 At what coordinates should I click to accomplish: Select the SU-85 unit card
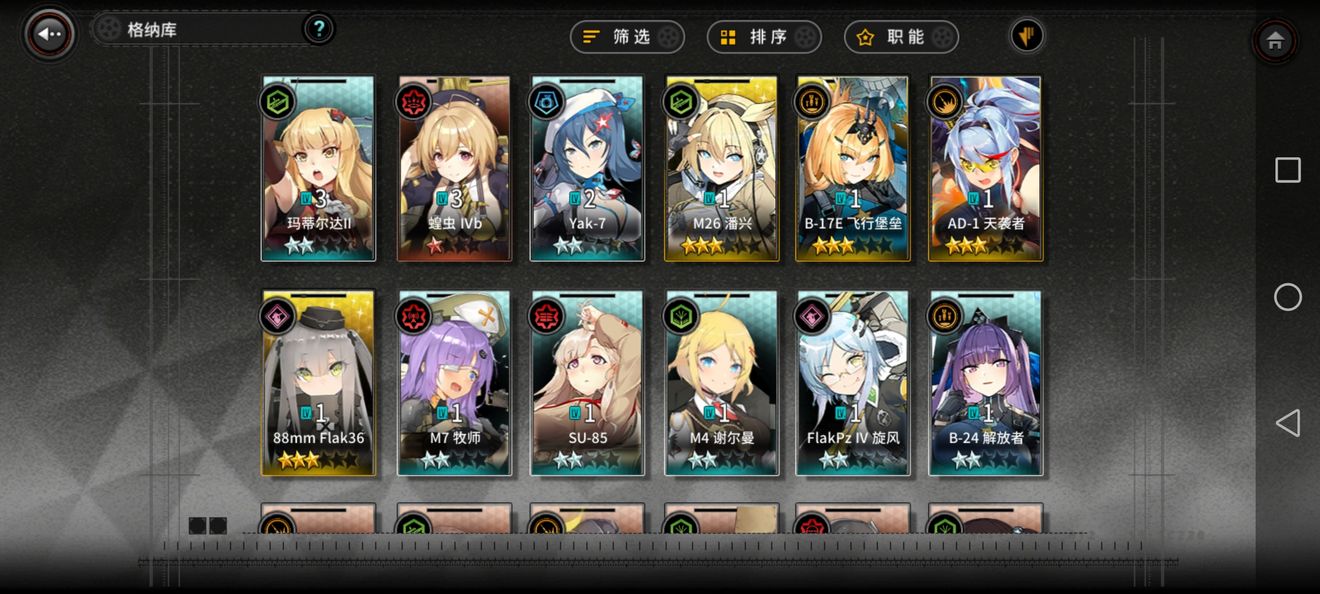(x=587, y=383)
